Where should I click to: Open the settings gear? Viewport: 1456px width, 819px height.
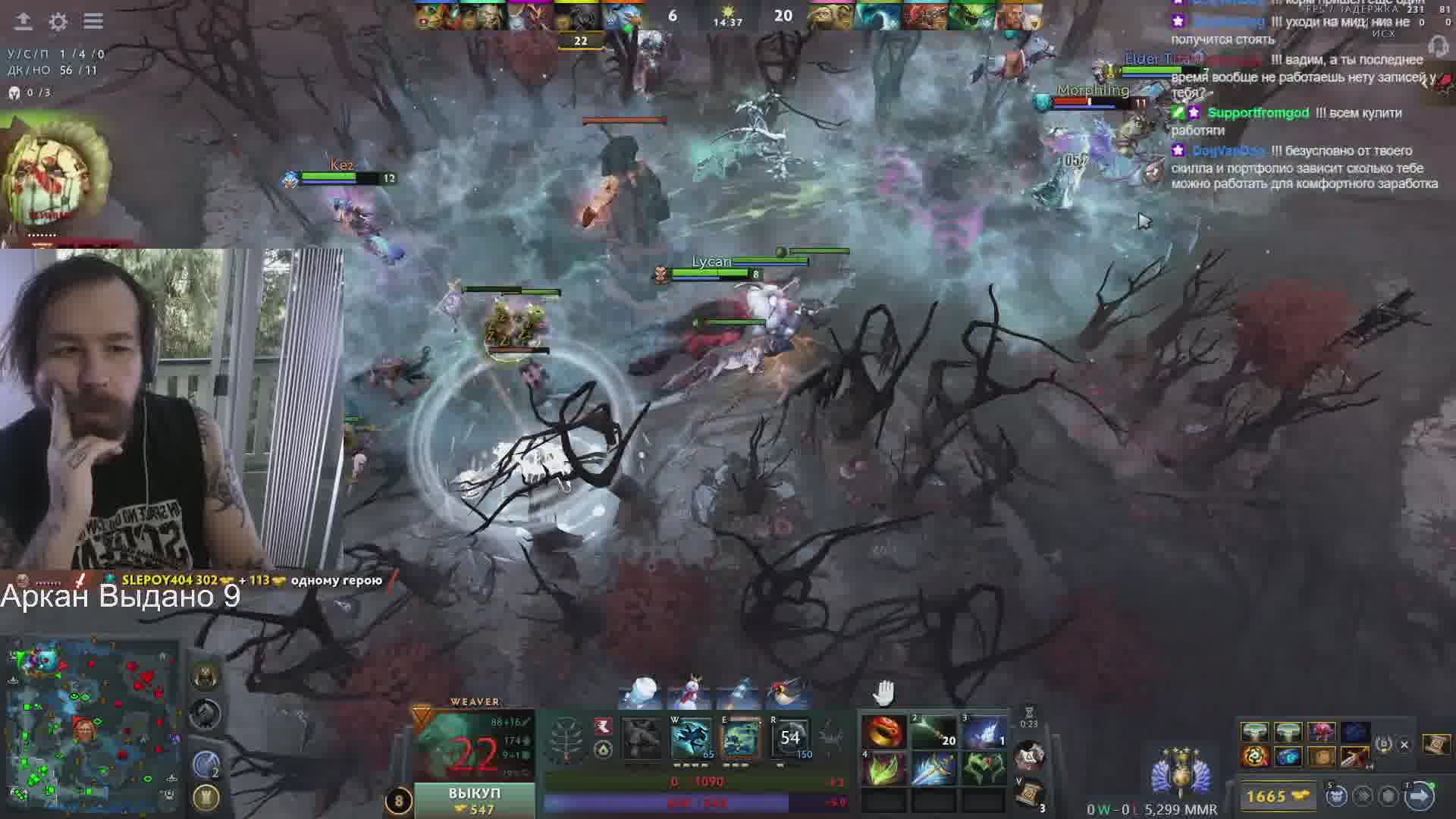[x=58, y=22]
